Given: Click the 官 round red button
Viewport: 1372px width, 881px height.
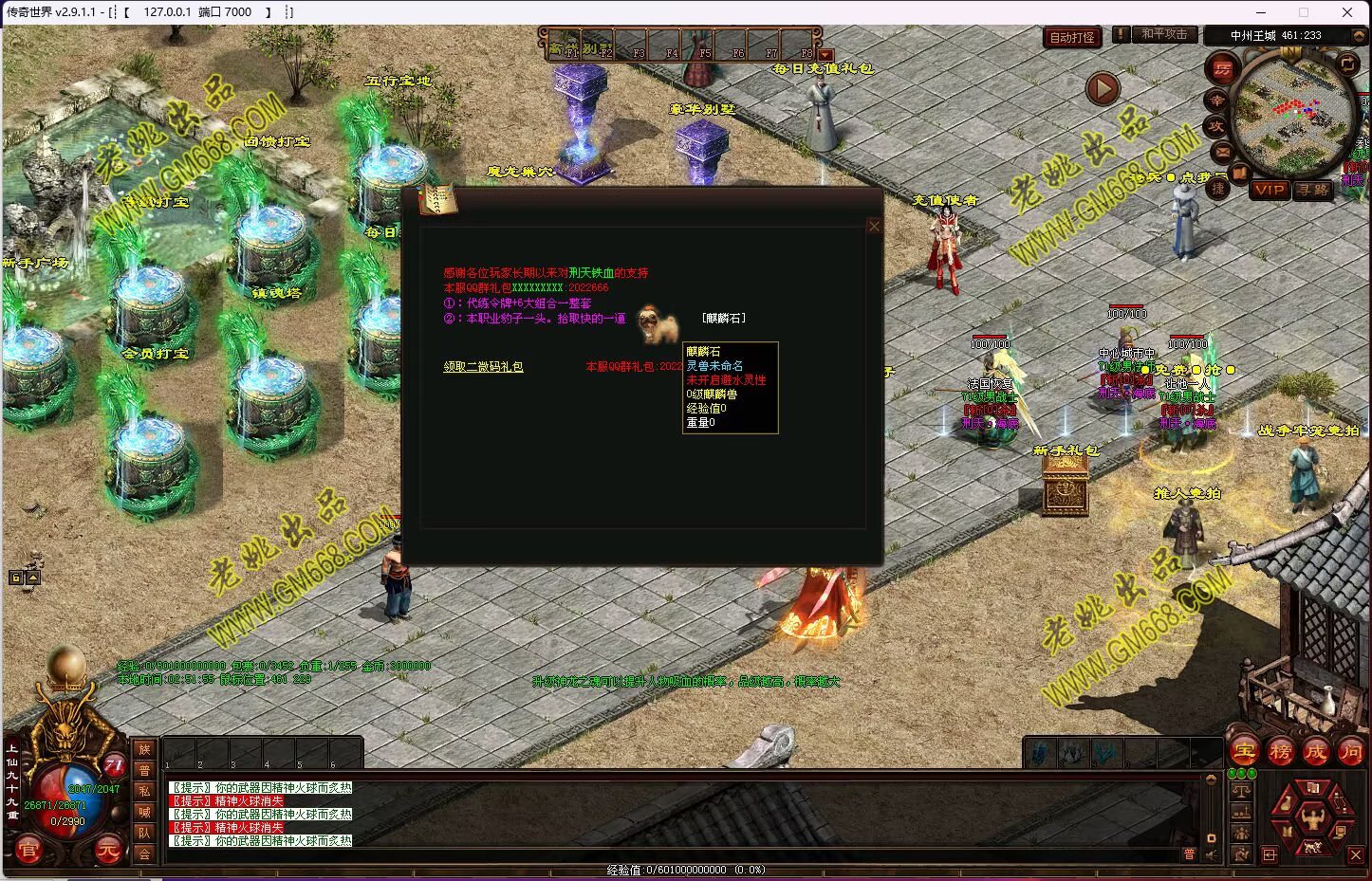Looking at the screenshot, I should click(x=28, y=850).
